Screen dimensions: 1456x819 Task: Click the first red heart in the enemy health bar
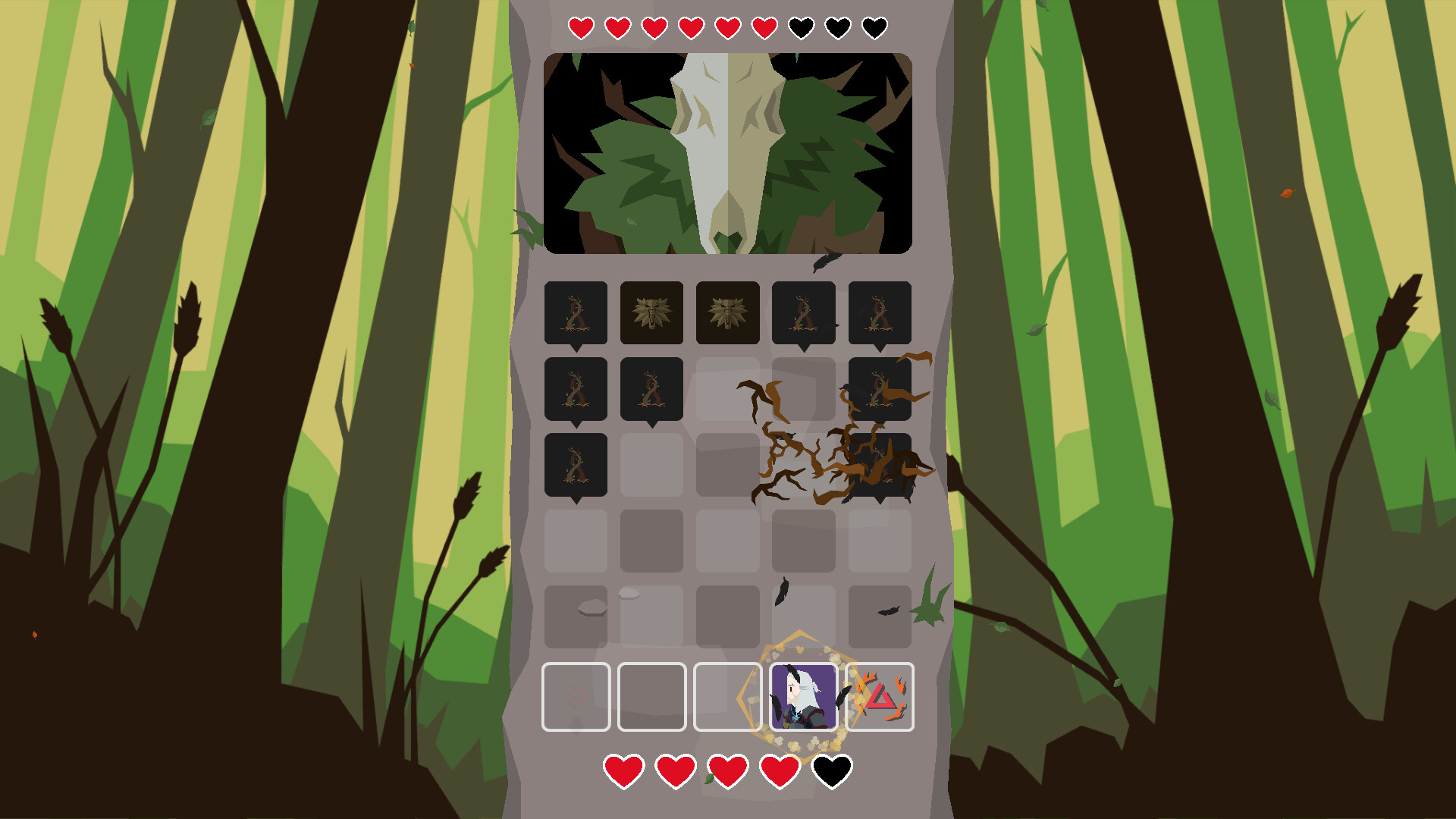click(x=580, y=27)
